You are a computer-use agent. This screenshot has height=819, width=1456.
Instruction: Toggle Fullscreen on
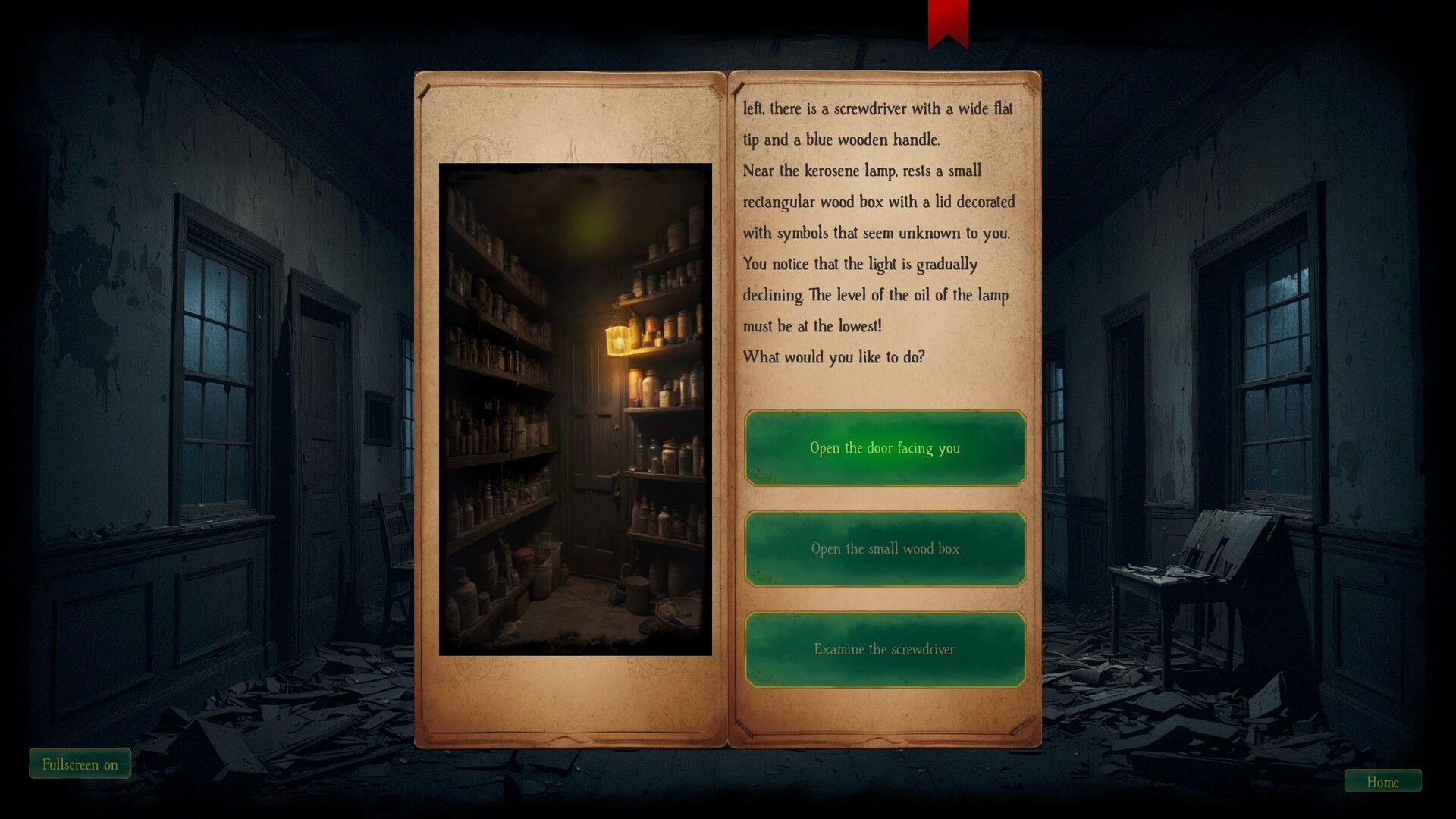point(80,764)
